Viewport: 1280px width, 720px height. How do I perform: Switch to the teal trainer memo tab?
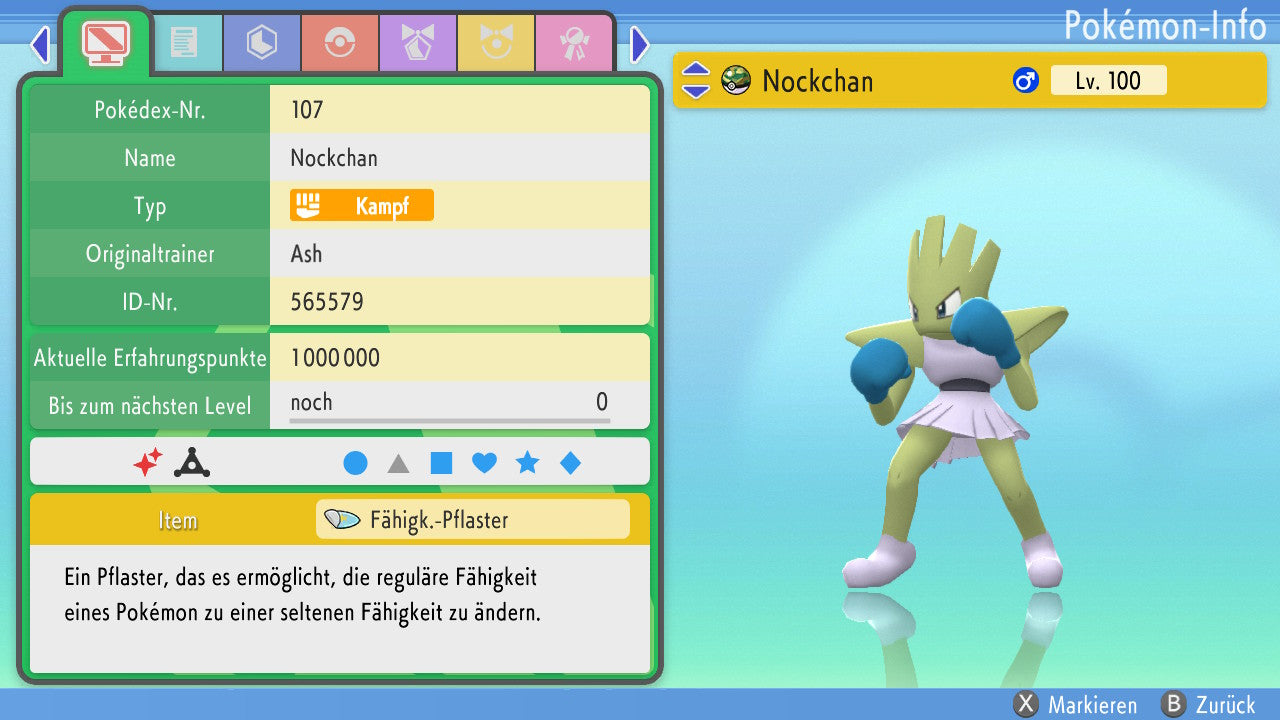(x=184, y=43)
